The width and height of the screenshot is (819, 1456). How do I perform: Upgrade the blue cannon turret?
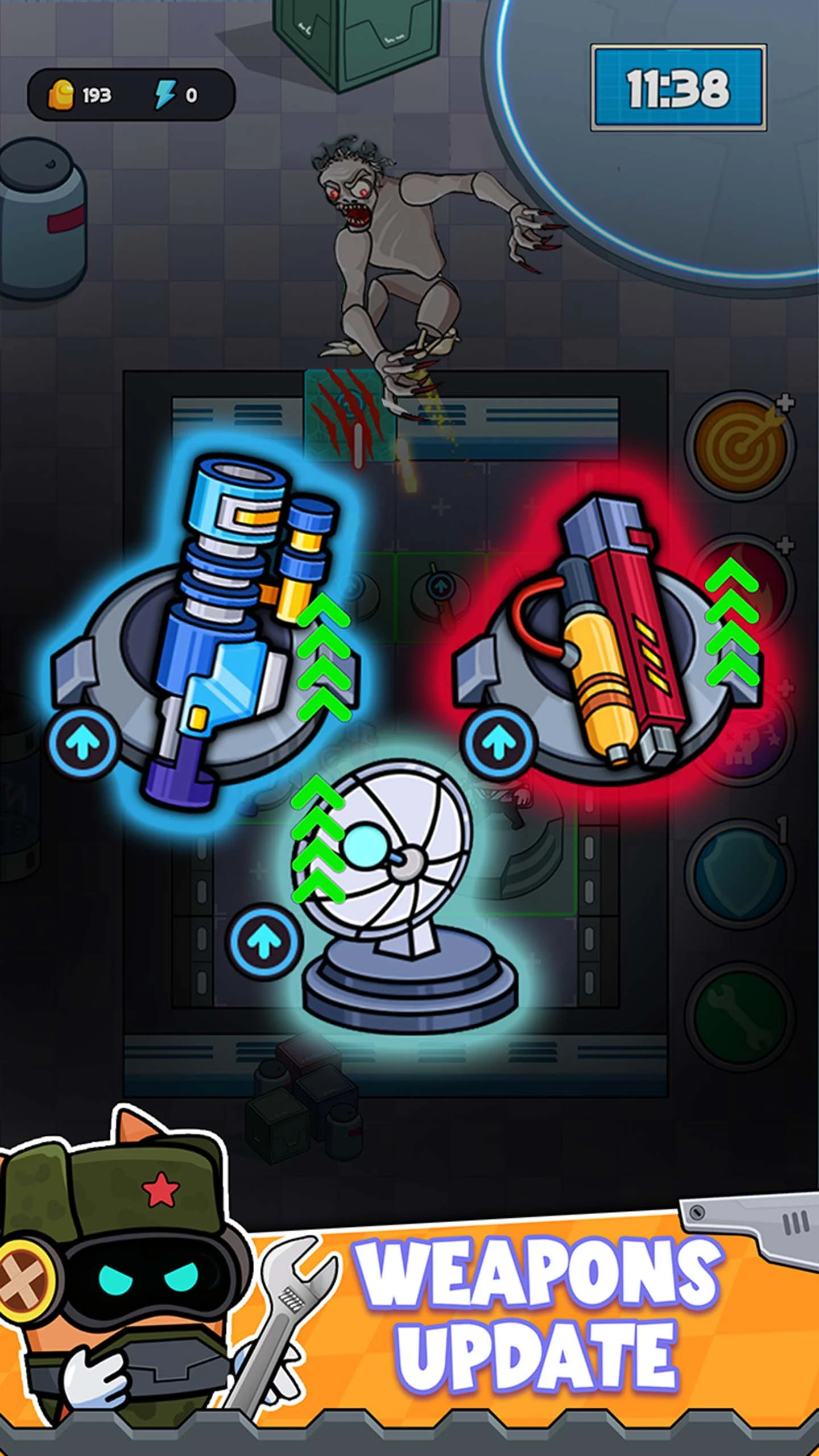pos(83,743)
